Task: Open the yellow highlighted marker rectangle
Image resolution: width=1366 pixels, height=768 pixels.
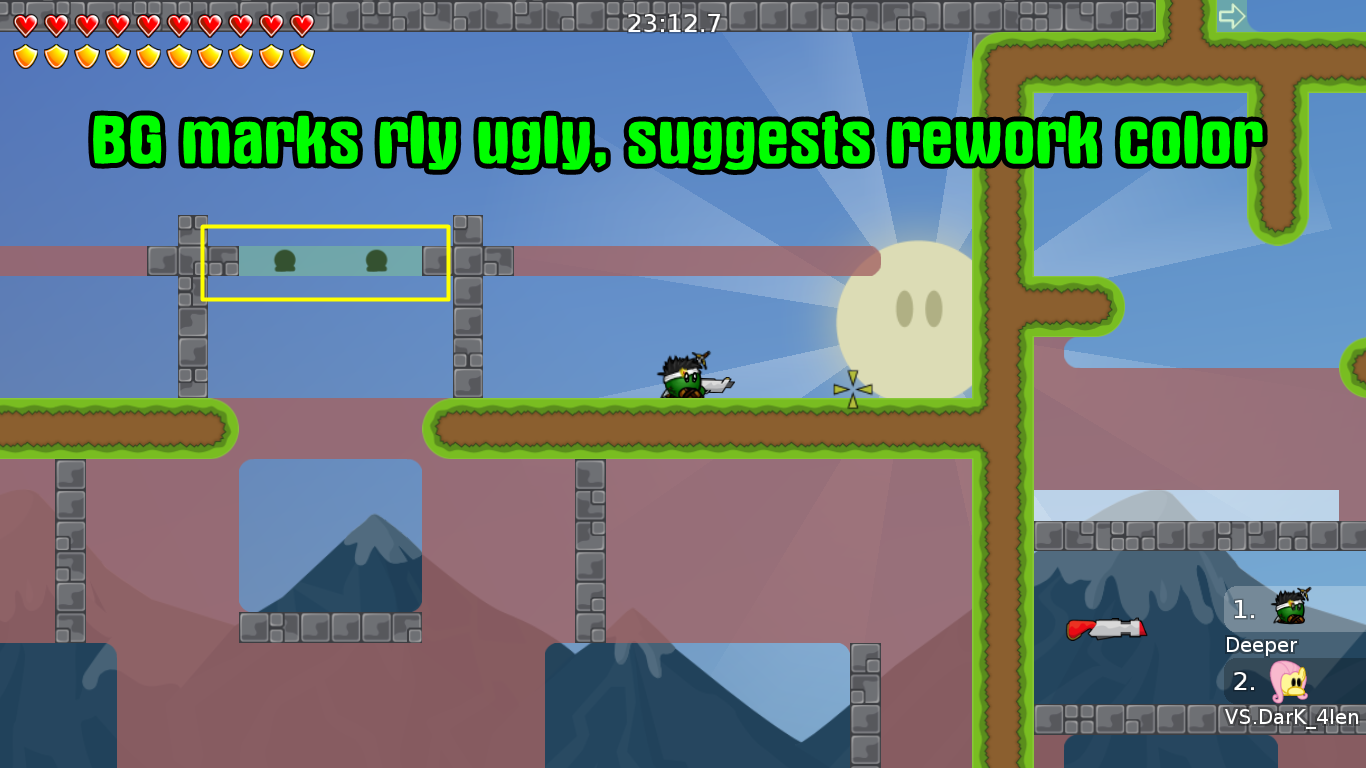Action: point(325,263)
